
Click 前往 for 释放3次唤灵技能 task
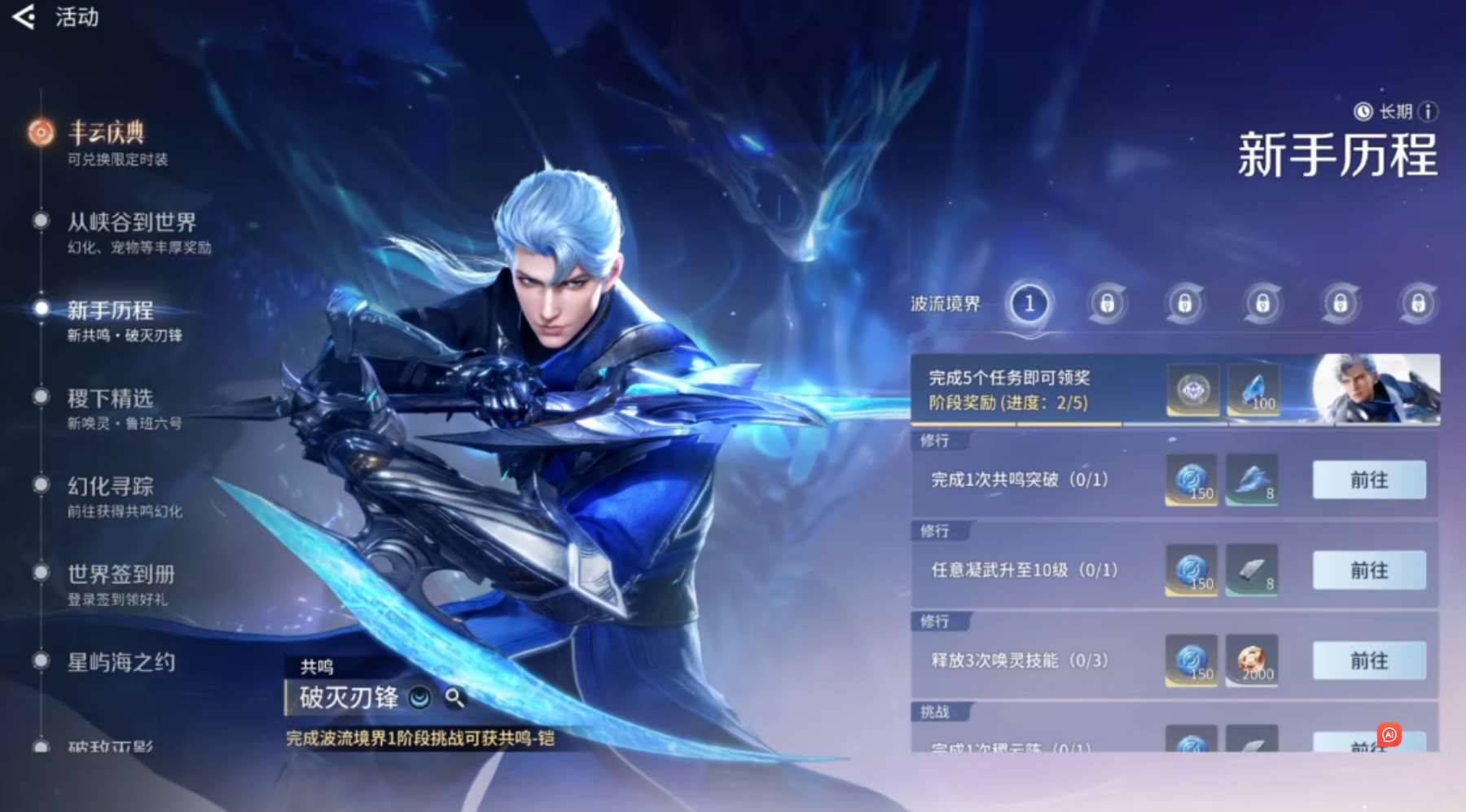coord(1367,661)
